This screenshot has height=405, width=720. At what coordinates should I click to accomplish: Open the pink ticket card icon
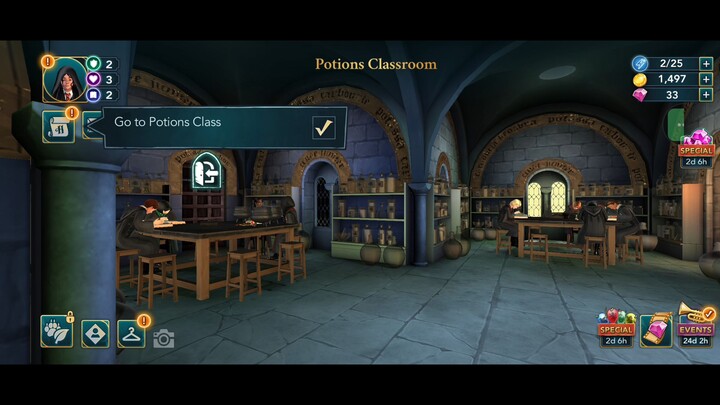point(656,330)
